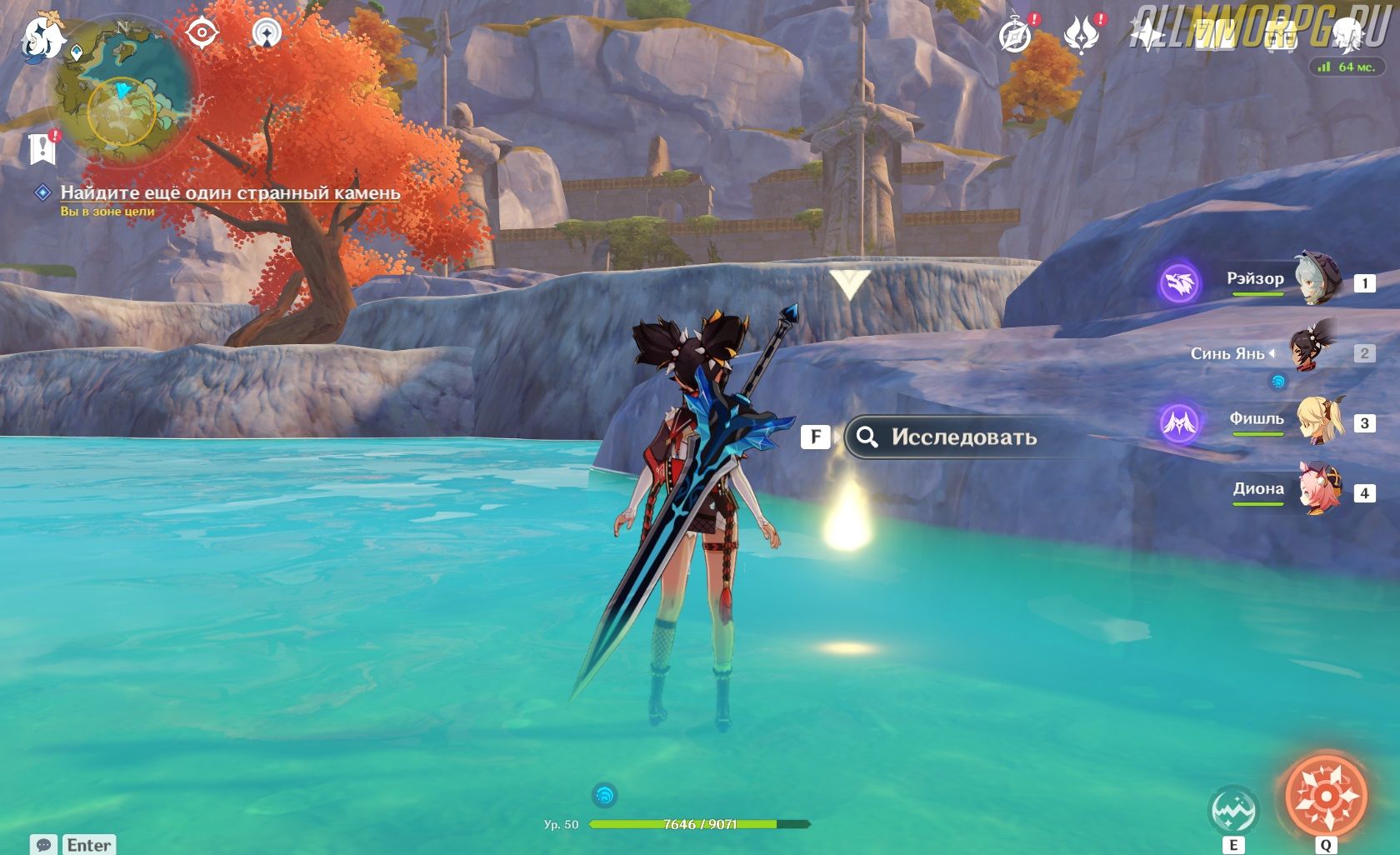1400x855 pixels.
Task: Open the wishes winged star icon
Action: (1082, 36)
